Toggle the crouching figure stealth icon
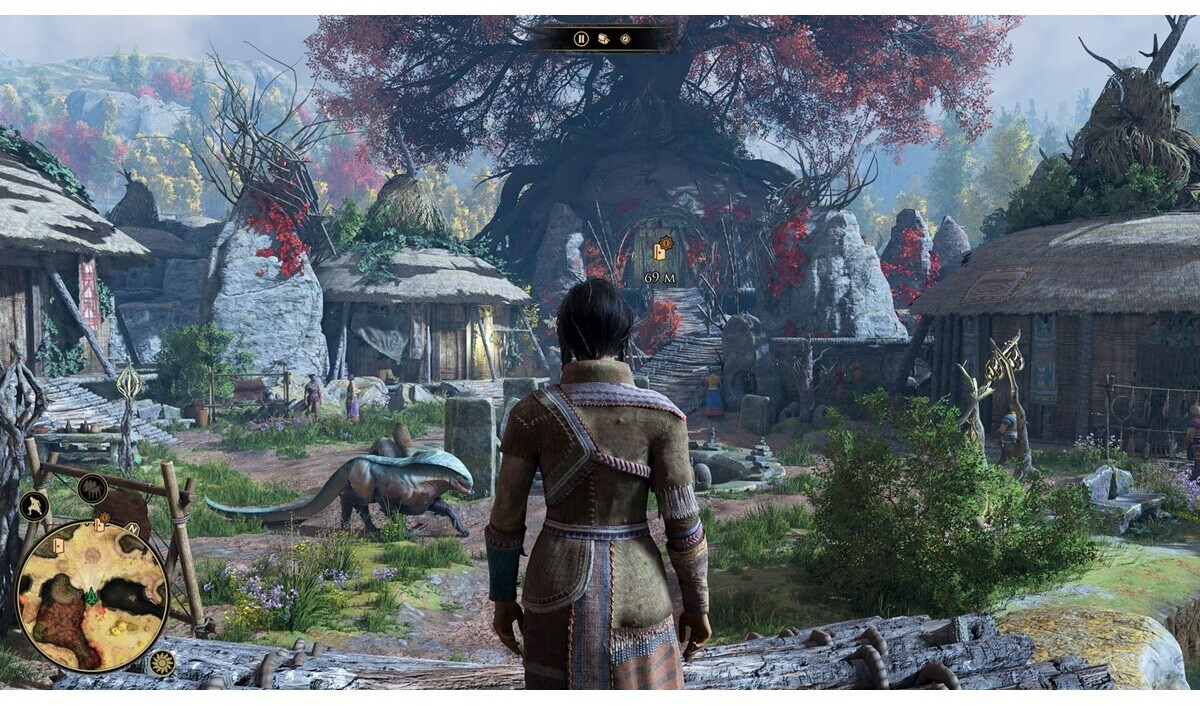This screenshot has height=706, width=1200. click(33, 506)
